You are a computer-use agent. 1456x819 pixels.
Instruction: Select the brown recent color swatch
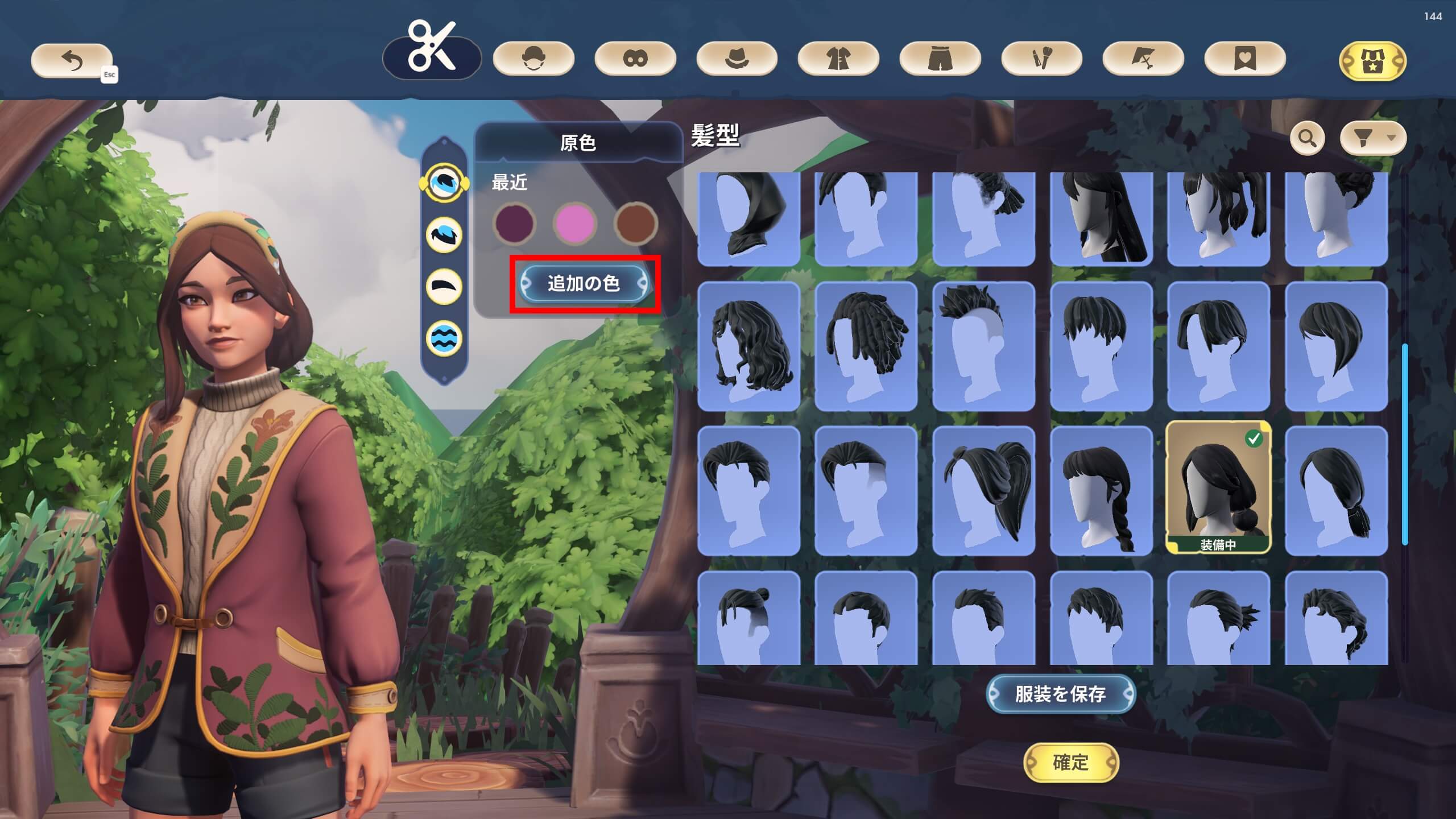[x=635, y=222]
